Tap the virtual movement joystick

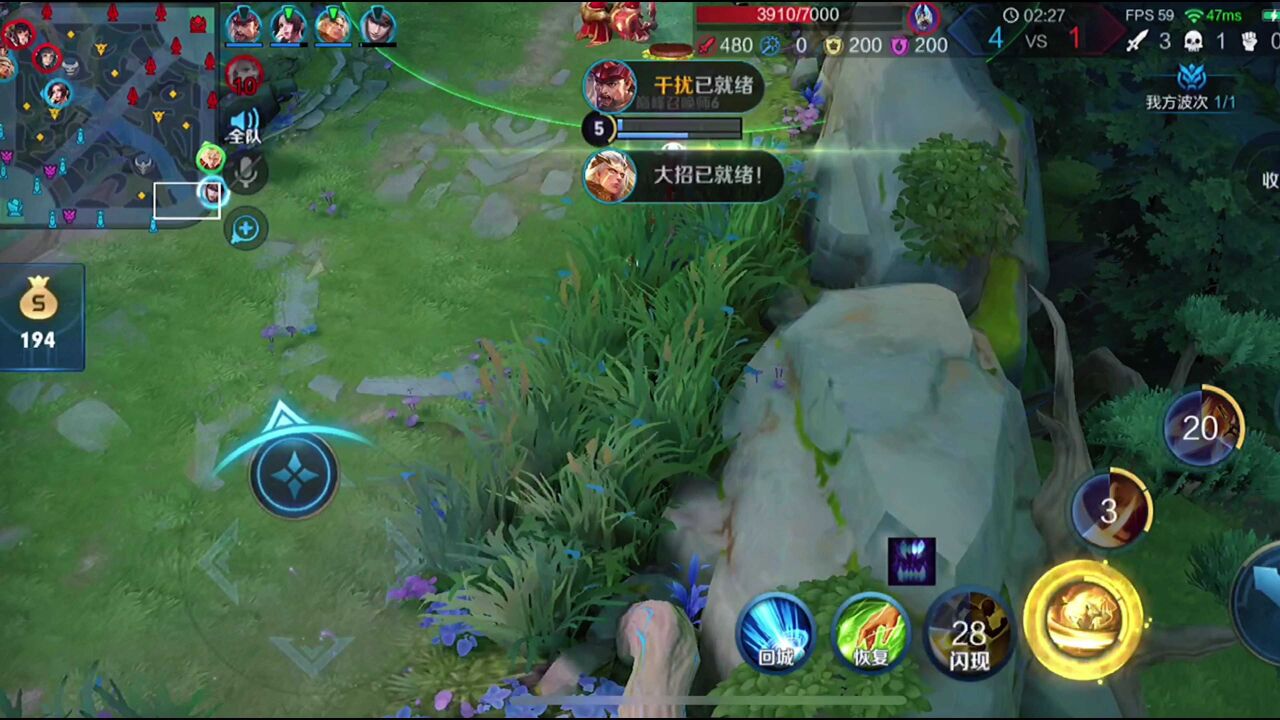tap(293, 475)
